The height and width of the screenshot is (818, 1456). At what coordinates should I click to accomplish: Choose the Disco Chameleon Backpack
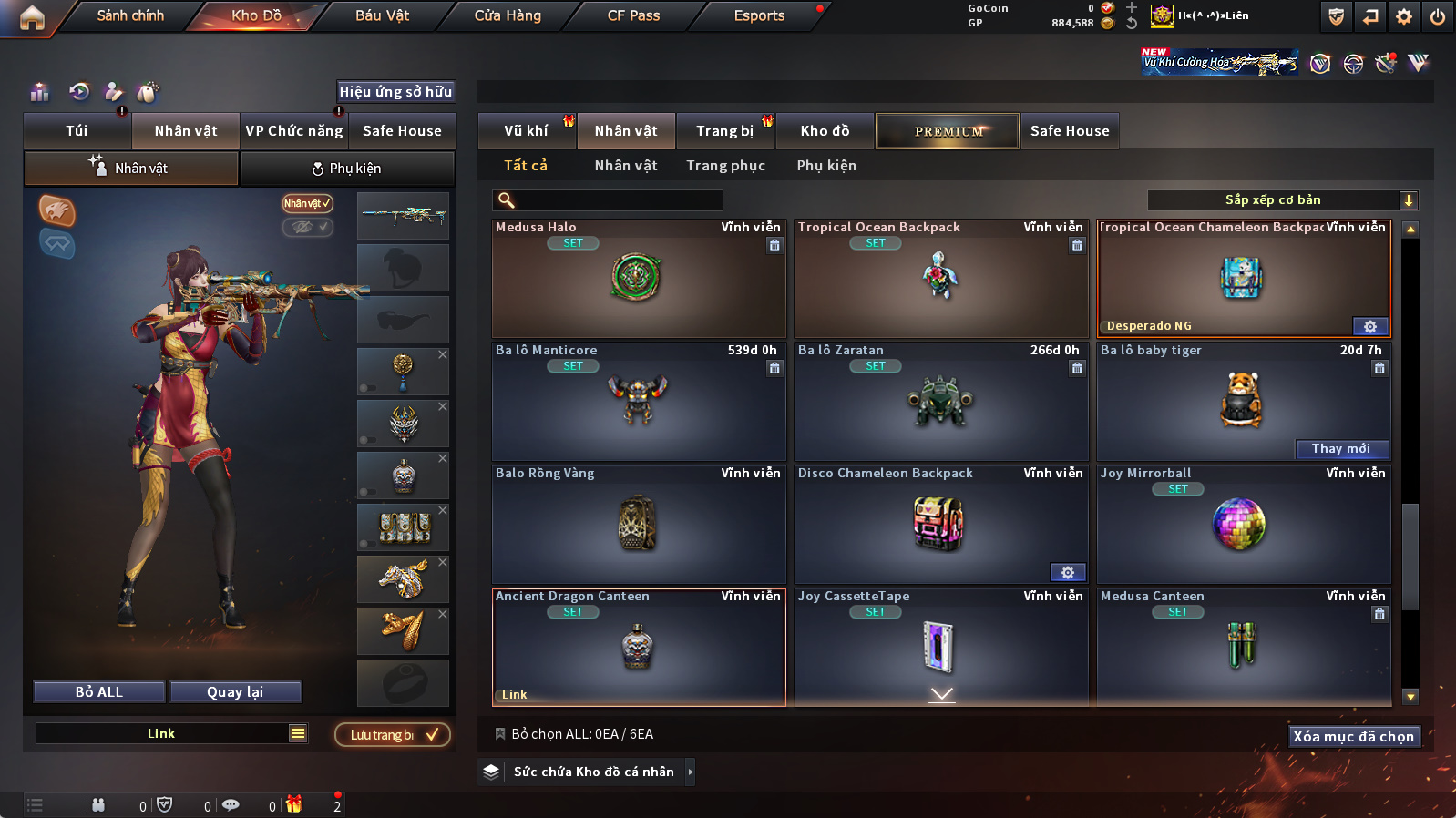[940, 525]
